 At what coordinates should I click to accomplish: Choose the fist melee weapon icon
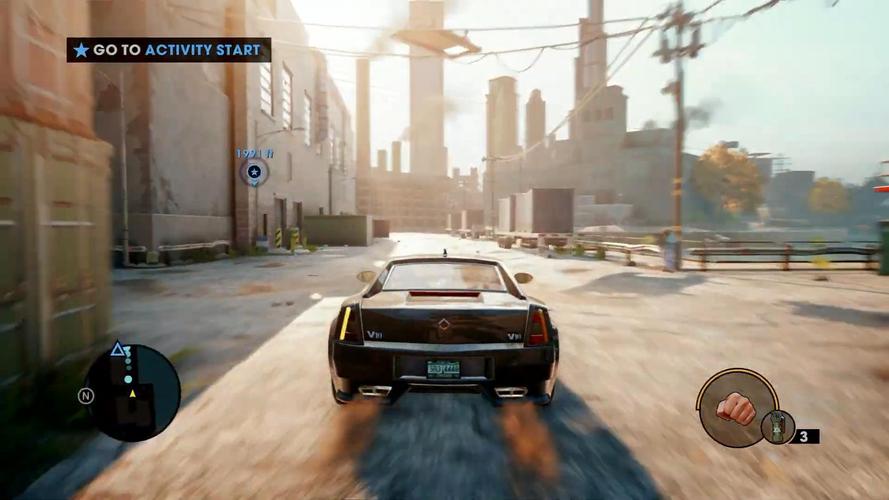[x=736, y=407]
